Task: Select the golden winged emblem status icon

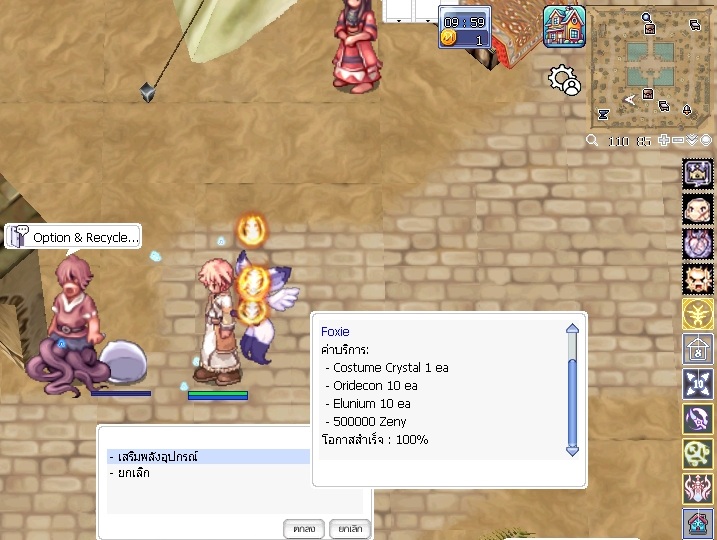Action: (x=697, y=314)
